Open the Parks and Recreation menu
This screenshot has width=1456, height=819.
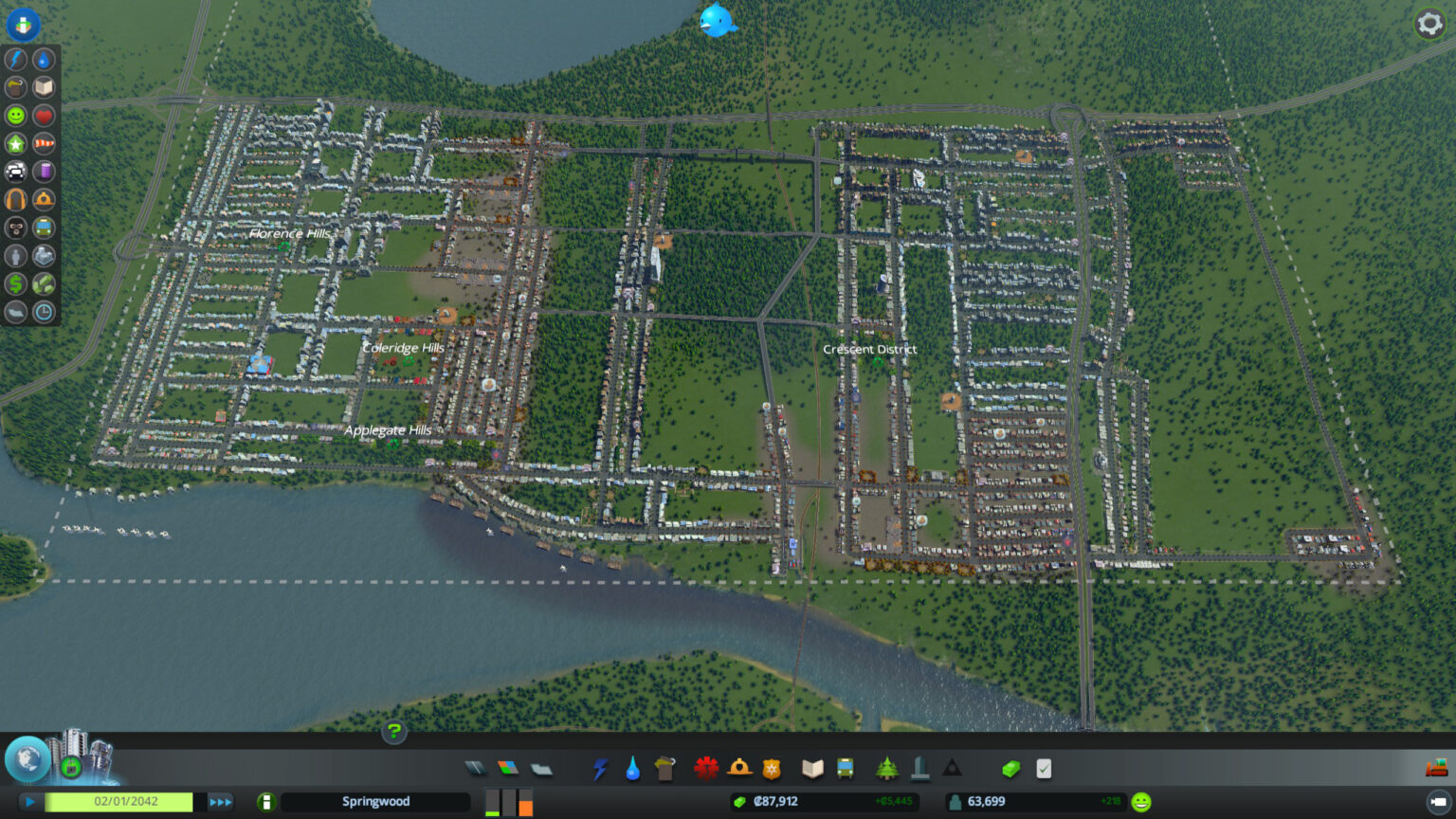(x=887, y=770)
